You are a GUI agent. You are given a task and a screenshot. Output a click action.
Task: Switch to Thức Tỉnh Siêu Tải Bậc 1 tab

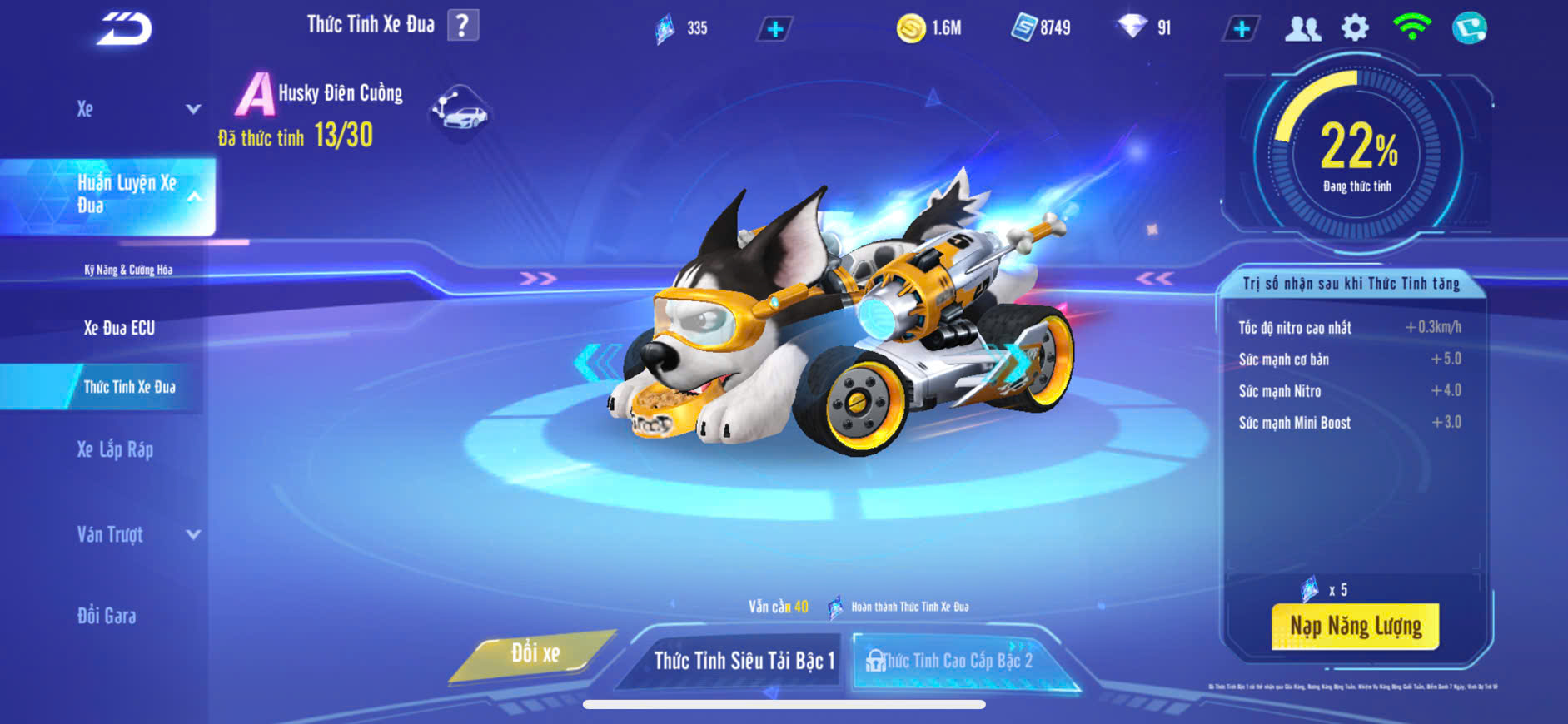tap(743, 661)
